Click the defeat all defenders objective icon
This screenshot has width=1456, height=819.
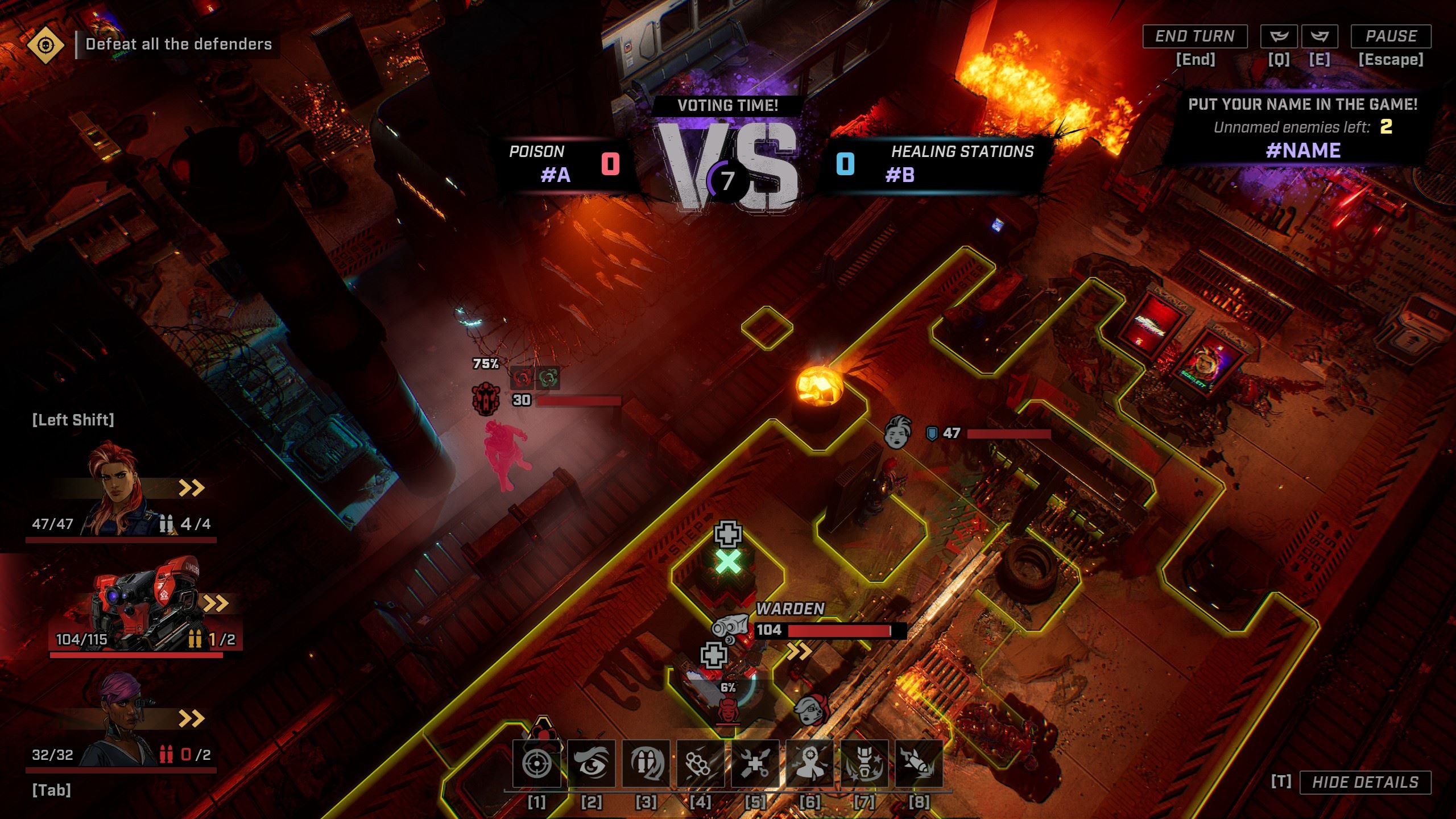click(x=45, y=44)
